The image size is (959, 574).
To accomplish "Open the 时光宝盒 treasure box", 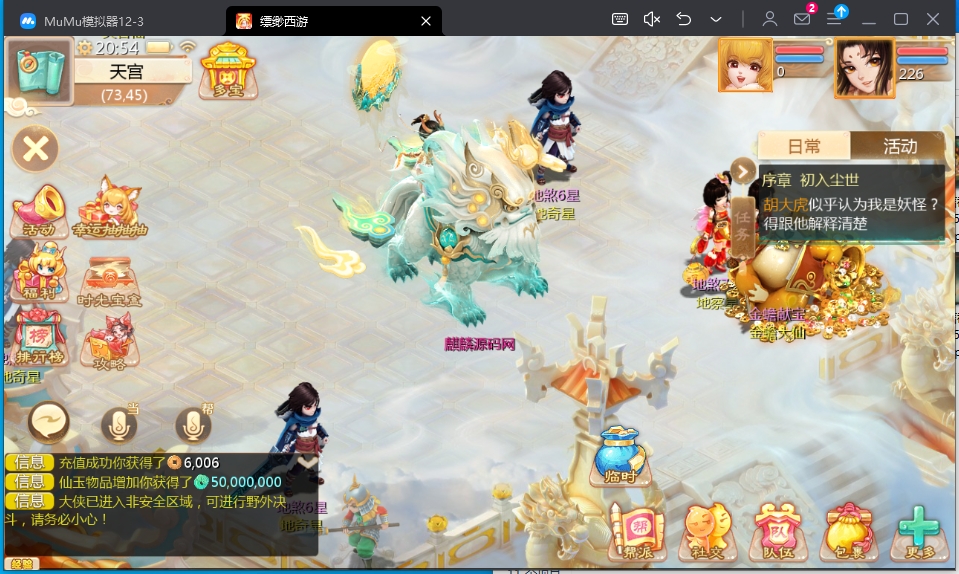I will click(x=109, y=279).
